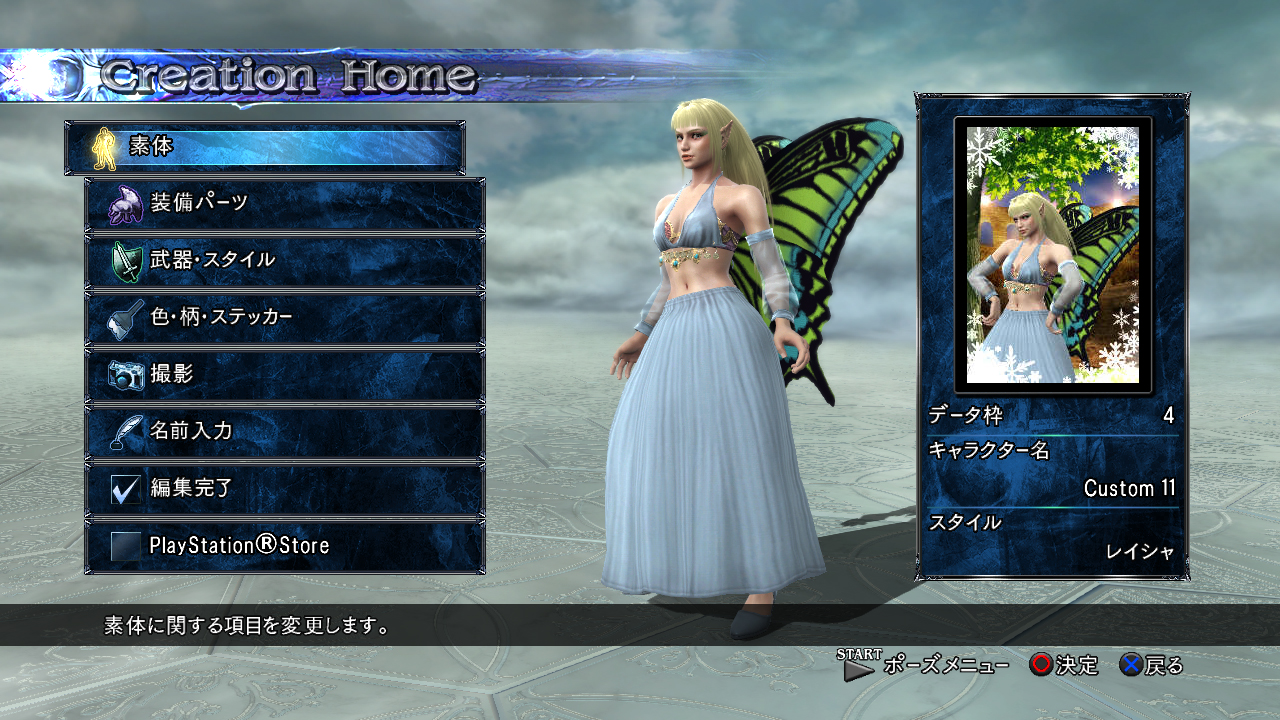
Task: Choose the 武器・スタイル weapon style option
Action: [x=285, y=261]
